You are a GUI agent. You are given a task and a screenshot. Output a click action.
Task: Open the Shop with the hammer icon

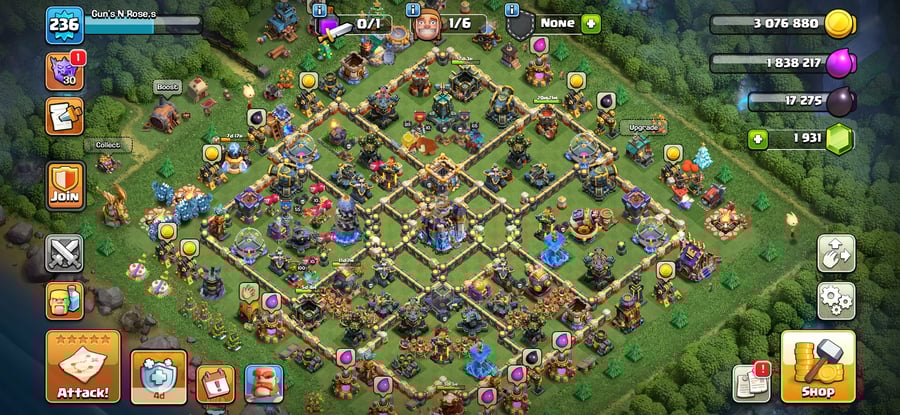pos(817,367)
